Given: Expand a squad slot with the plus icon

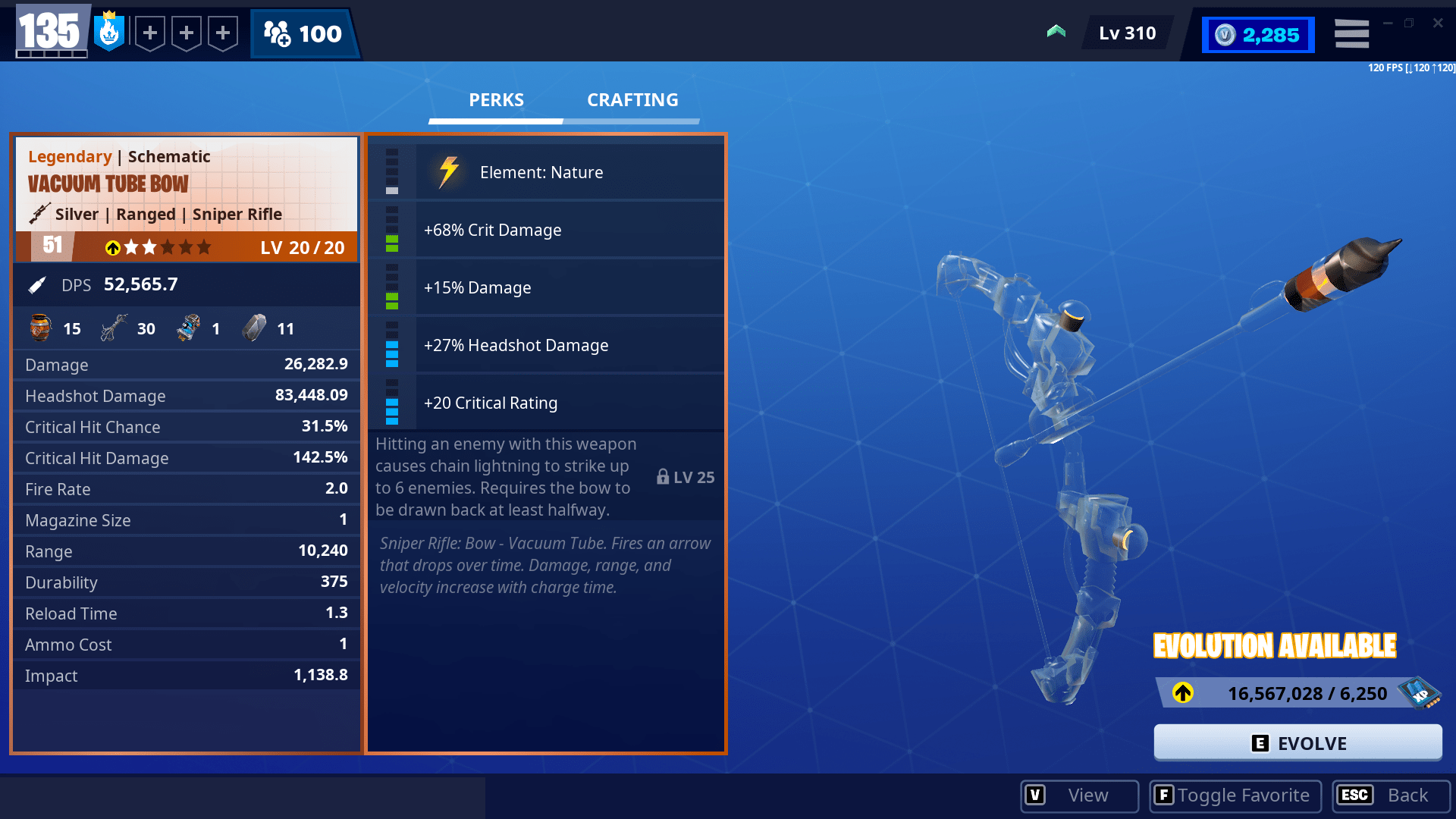Looking at the screenshot, I should click(150, 33).
